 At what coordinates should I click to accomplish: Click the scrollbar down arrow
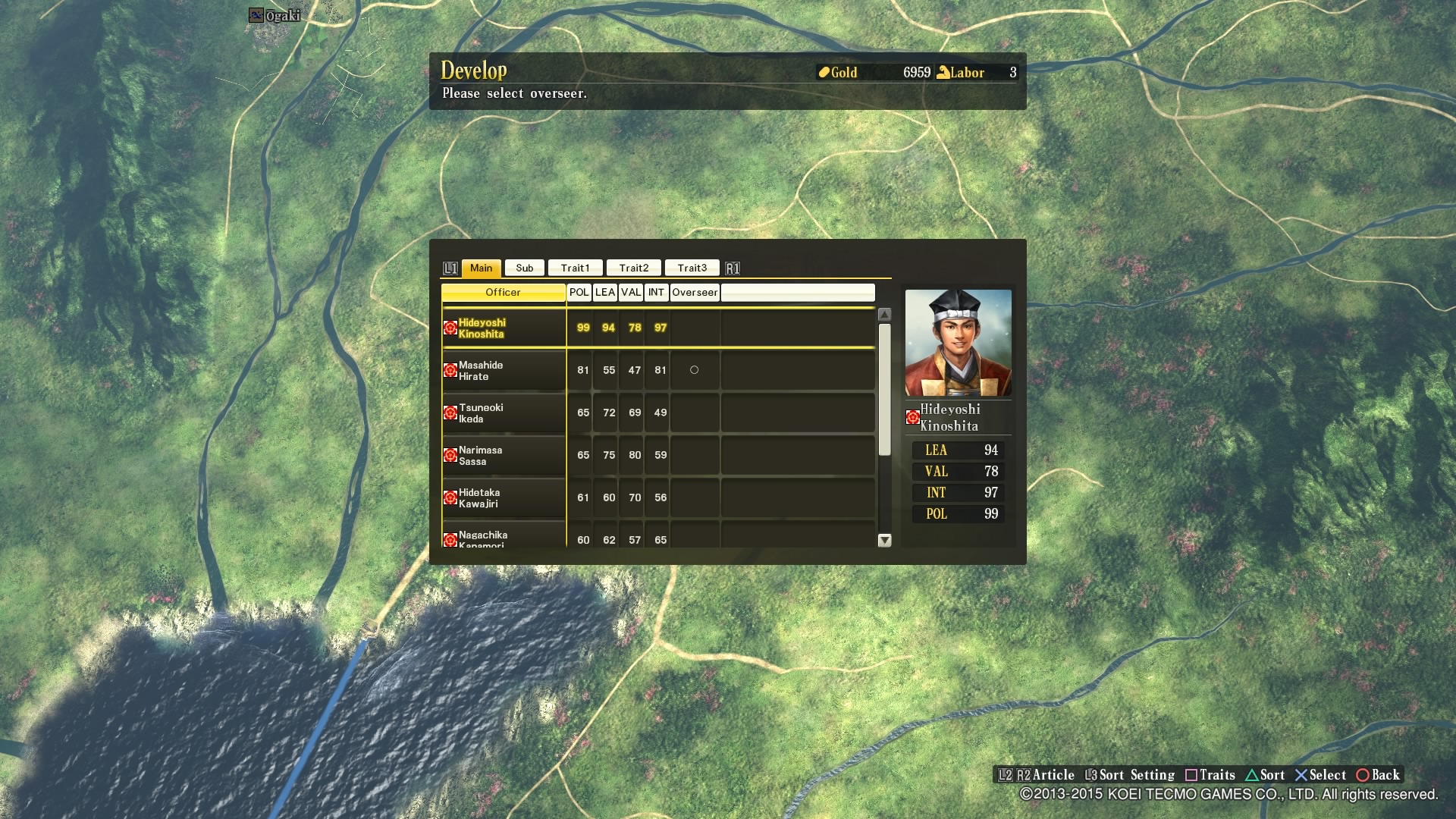[x=883, y=541]
